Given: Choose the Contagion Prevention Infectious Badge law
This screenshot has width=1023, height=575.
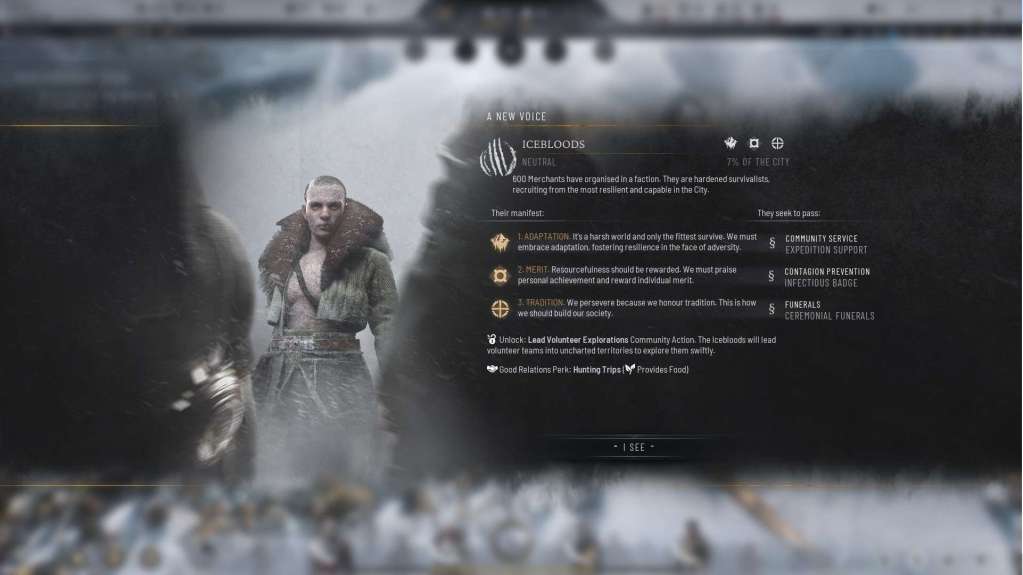Looking at the screenshot, I should [x=826, y=277].
